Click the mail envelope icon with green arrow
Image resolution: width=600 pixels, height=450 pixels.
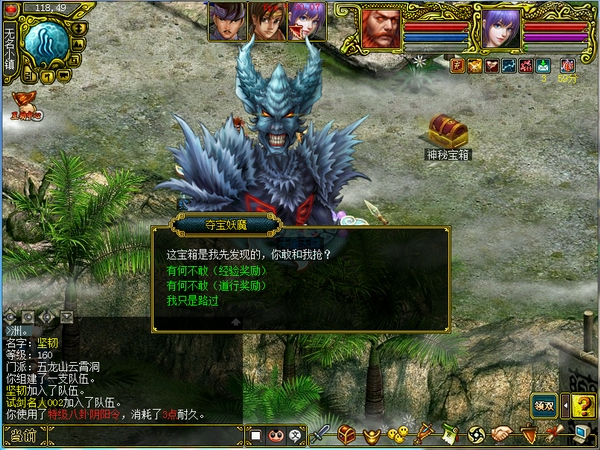[x=541, y=66]
